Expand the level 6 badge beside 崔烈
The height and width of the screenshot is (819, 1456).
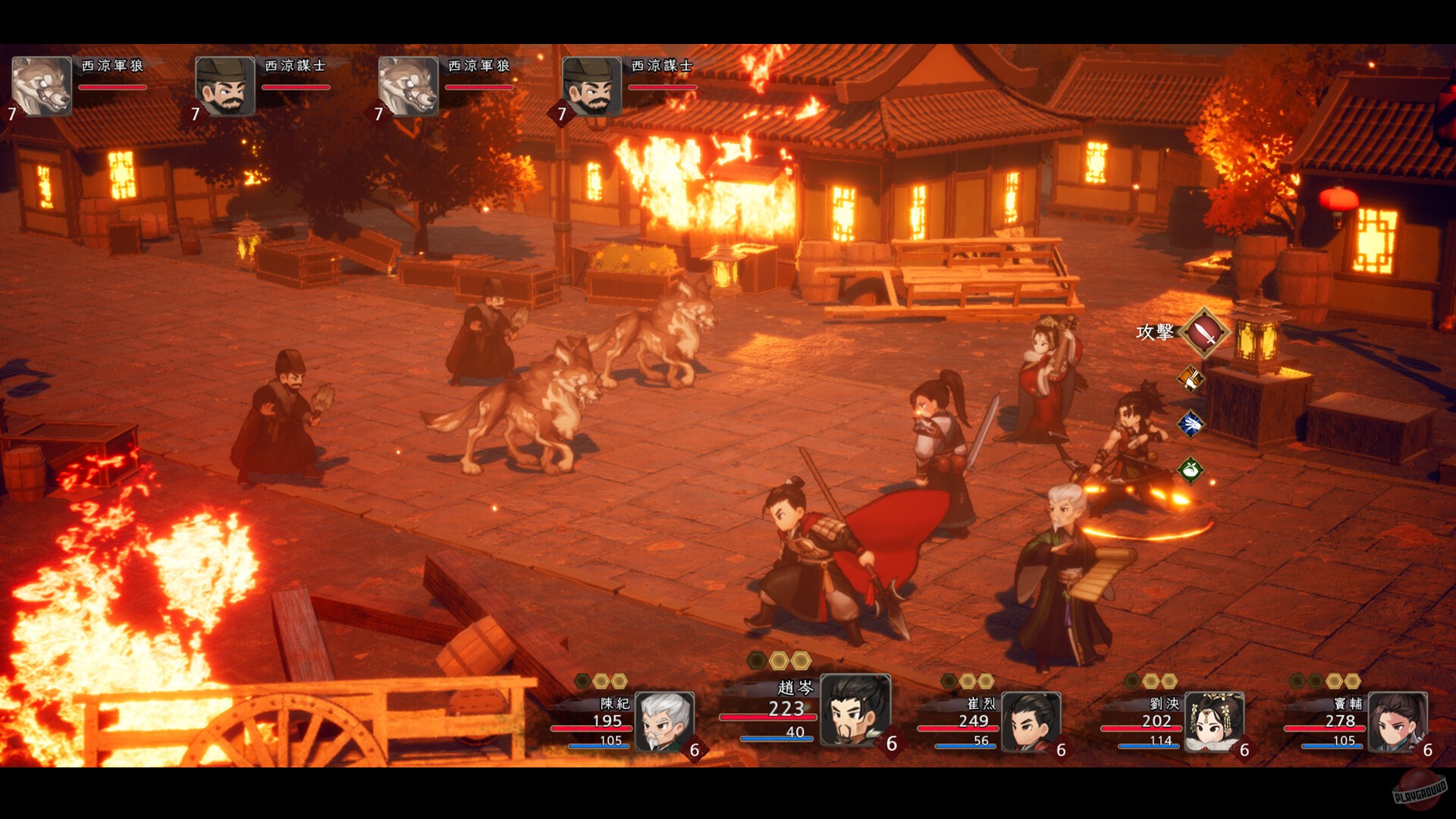click(1060, 750)
